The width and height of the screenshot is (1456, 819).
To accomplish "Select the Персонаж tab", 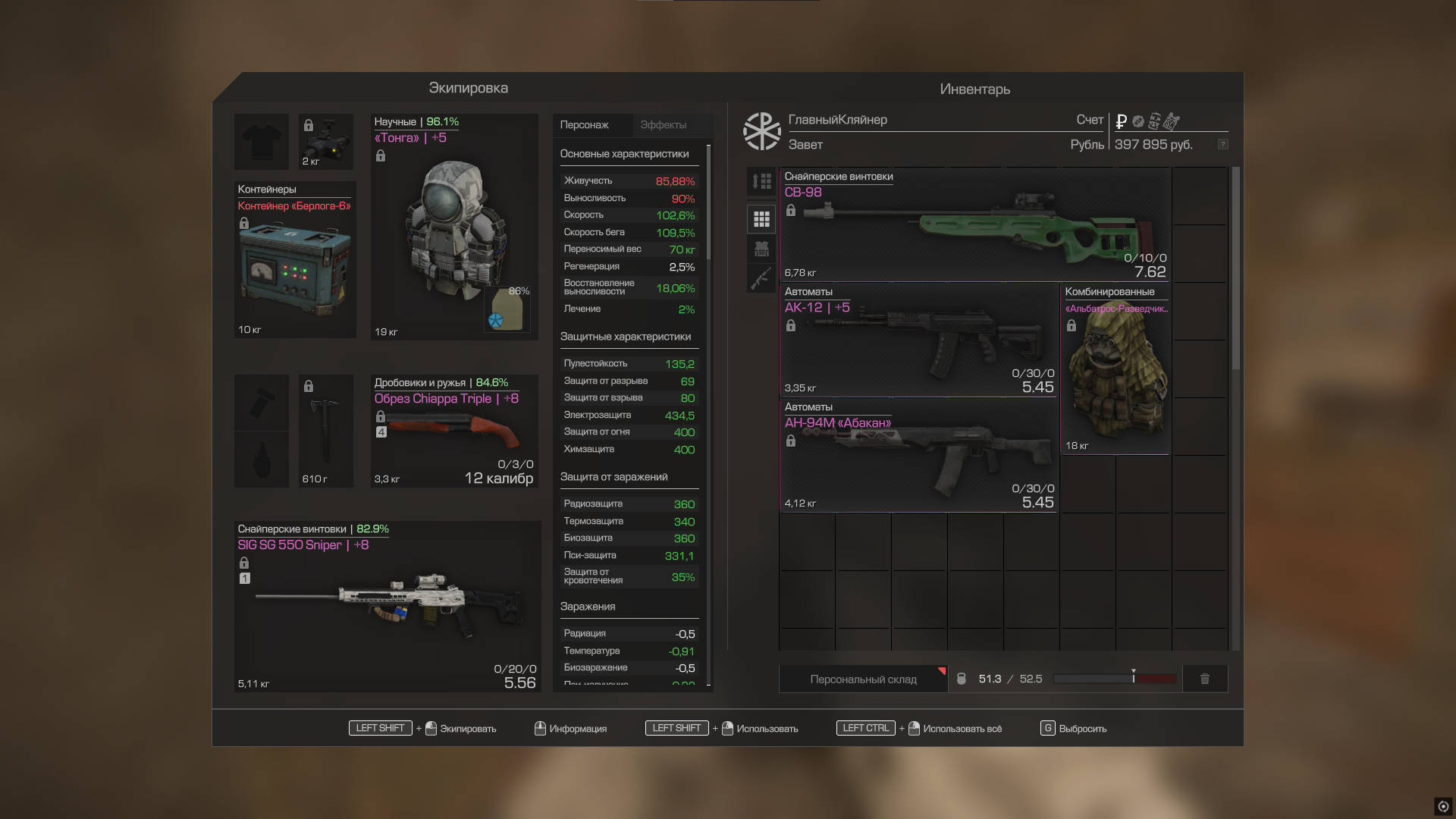I will pos(584,125).
